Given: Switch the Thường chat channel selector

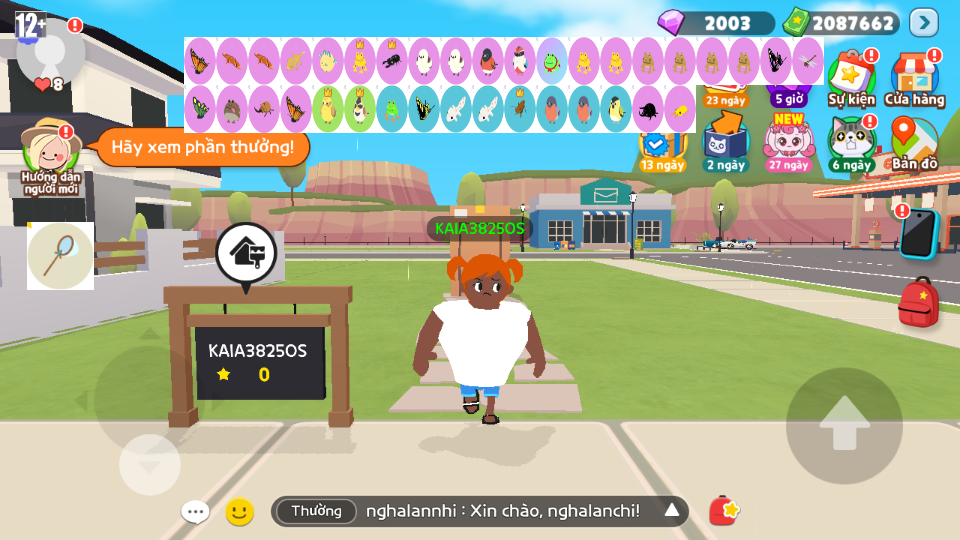Looking at the screenshot, I should point(316,511).
